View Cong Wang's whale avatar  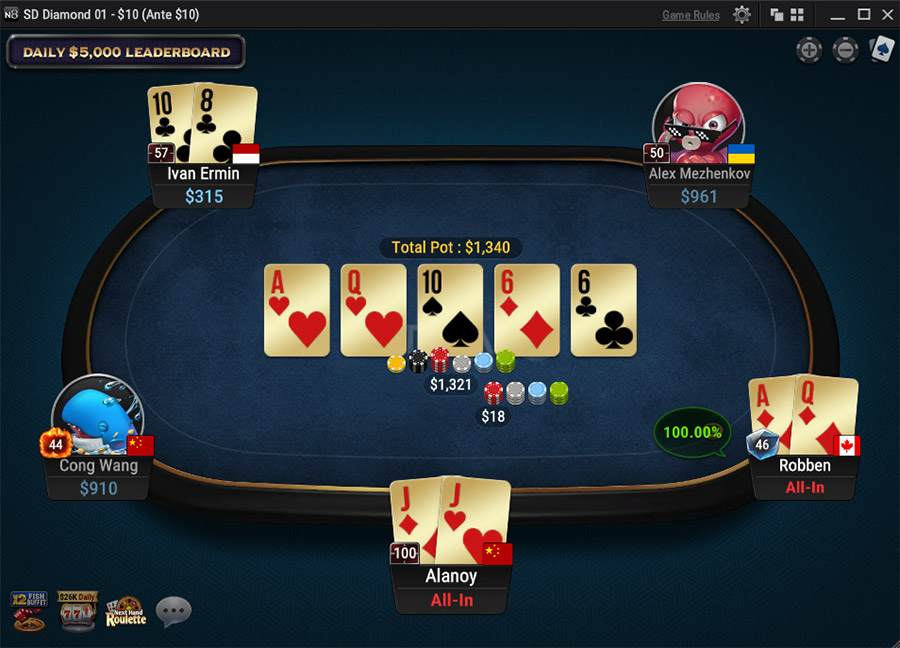tap(97, 415)
